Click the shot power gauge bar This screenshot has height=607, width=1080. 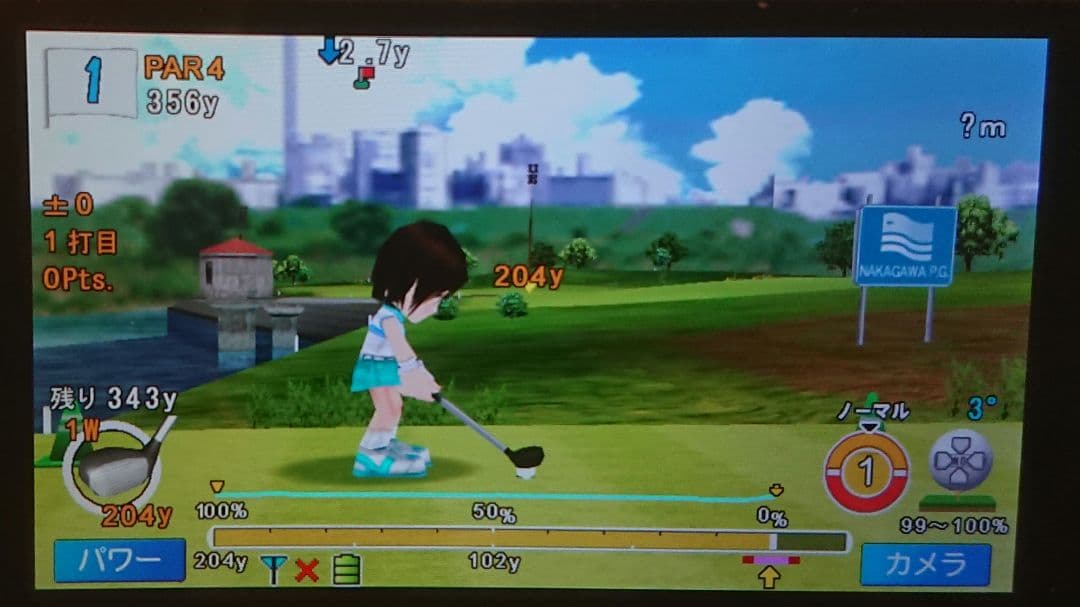pyautogui.click(x=529, y=541)
